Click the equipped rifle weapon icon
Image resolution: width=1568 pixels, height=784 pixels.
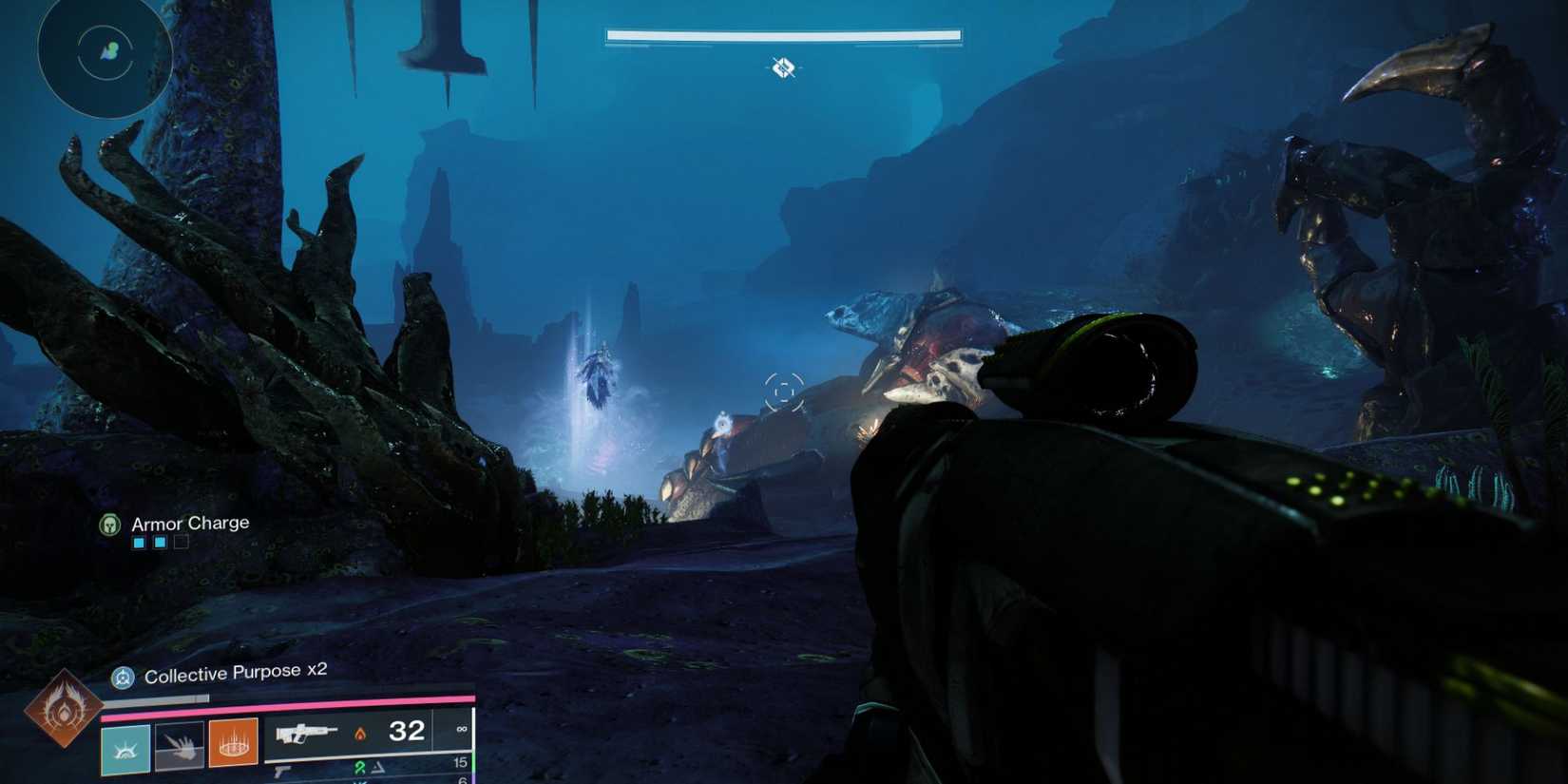[308, 734]
